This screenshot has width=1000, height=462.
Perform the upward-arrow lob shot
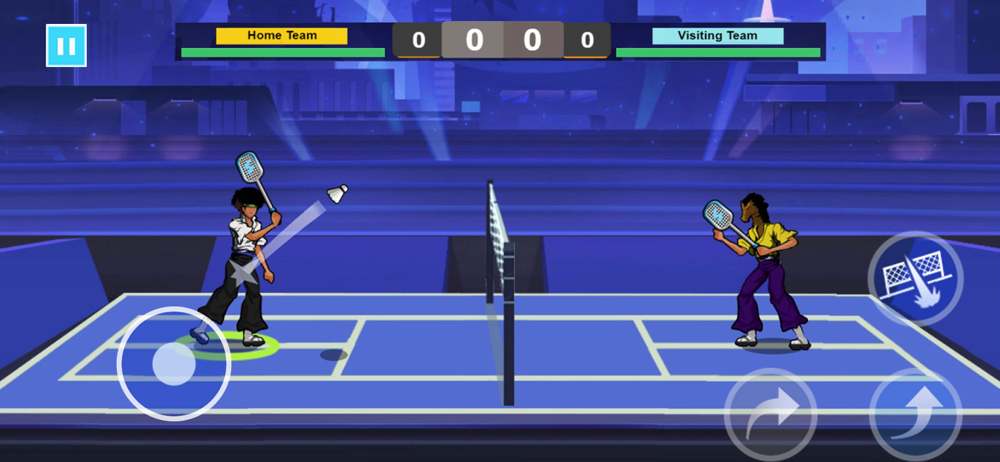click(x=915, y=414)
